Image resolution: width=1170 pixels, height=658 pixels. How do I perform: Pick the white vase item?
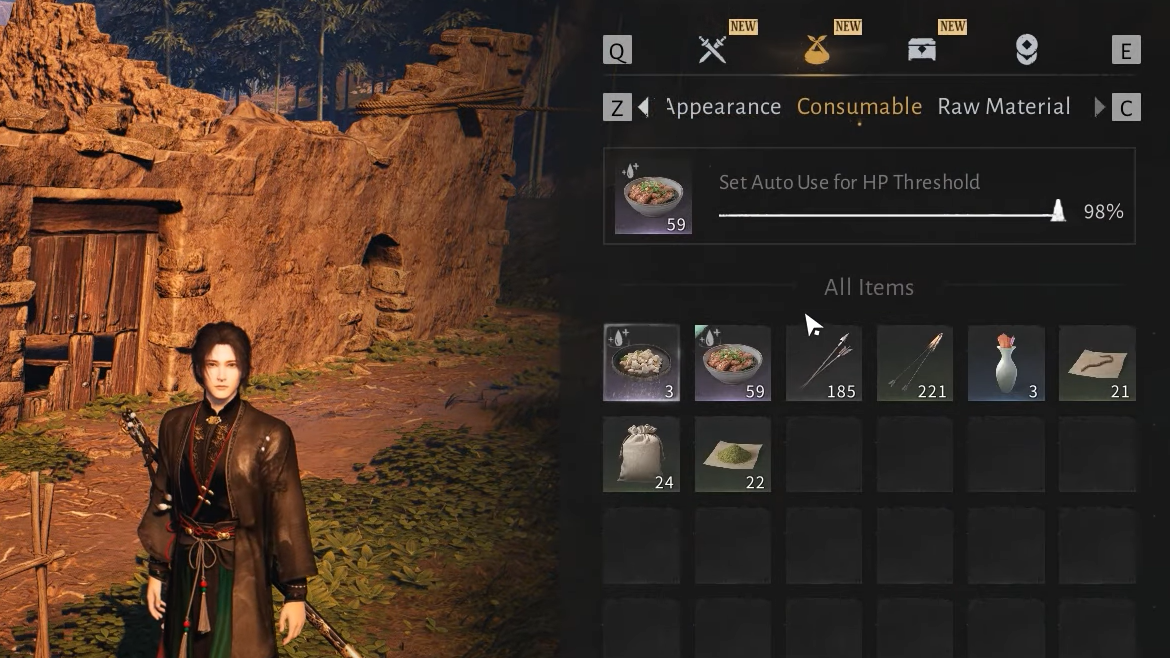point(1006,363)
